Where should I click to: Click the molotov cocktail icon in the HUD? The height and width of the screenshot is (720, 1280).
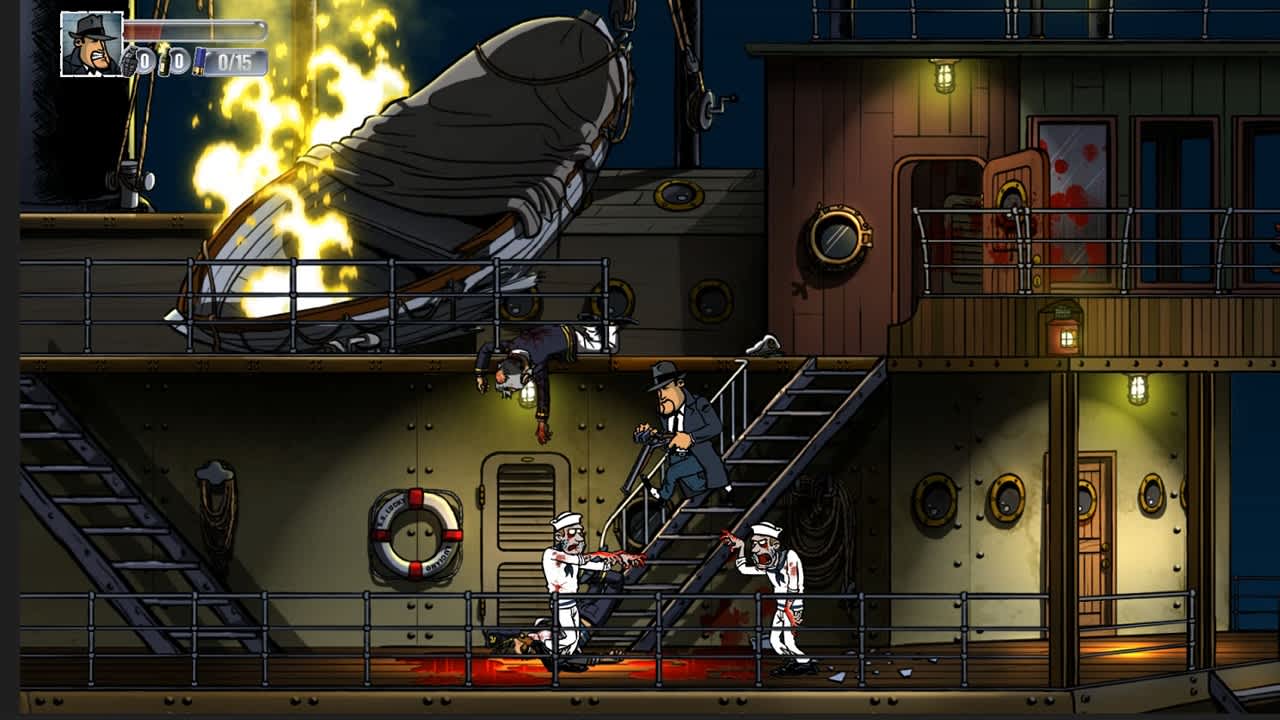tap(164, 60)
